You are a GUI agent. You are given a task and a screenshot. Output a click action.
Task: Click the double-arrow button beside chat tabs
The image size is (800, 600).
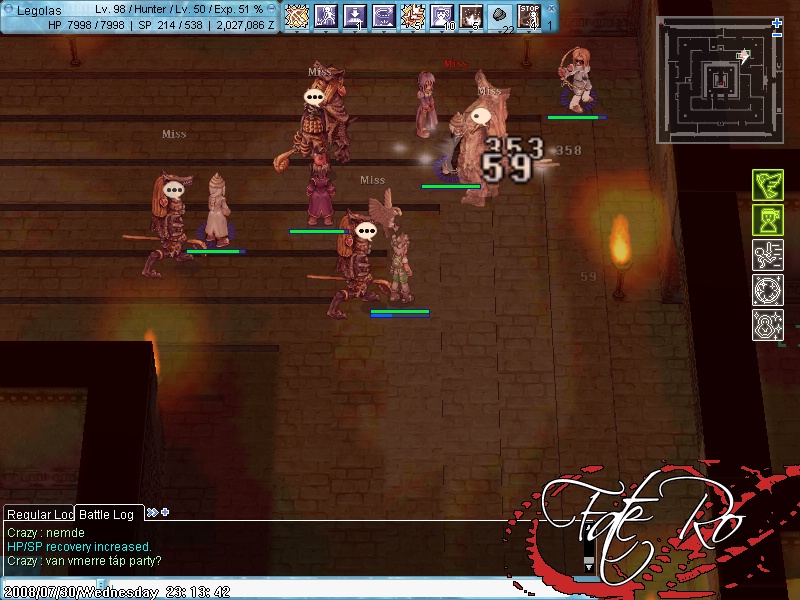(152, 513)
